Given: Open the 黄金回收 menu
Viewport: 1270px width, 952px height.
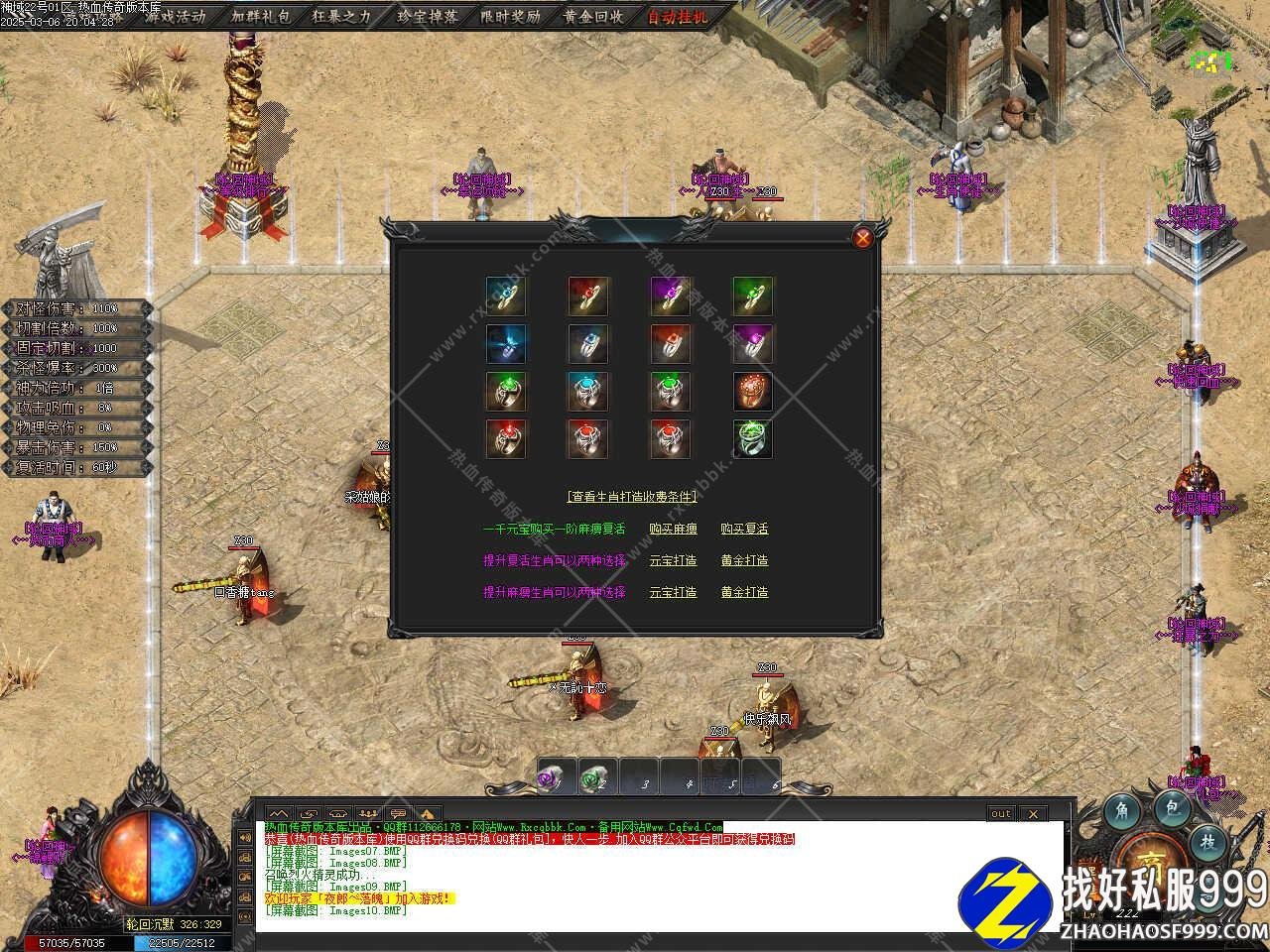Looking at the screenshot, I should (592, 16).
